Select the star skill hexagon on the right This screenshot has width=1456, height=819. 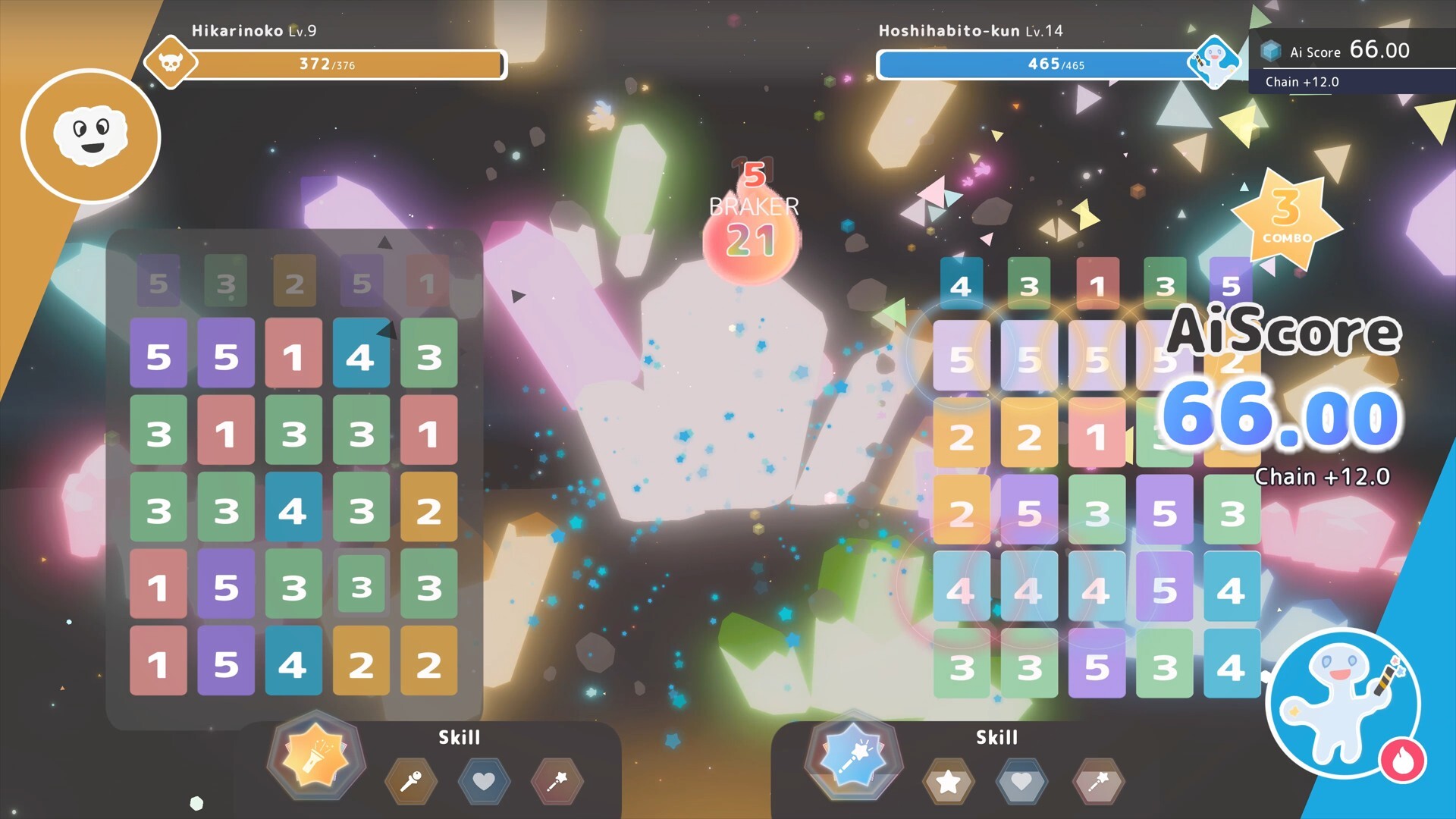point(950,782)
